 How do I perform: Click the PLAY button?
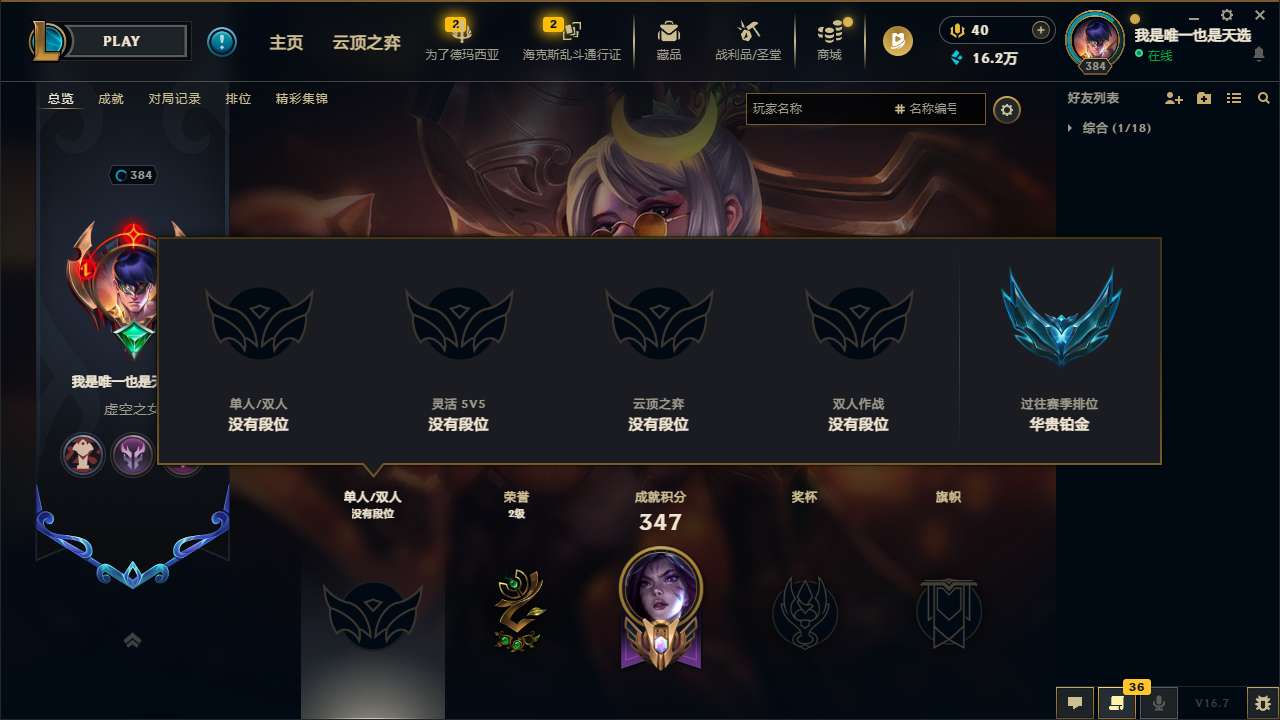point(122,41)
